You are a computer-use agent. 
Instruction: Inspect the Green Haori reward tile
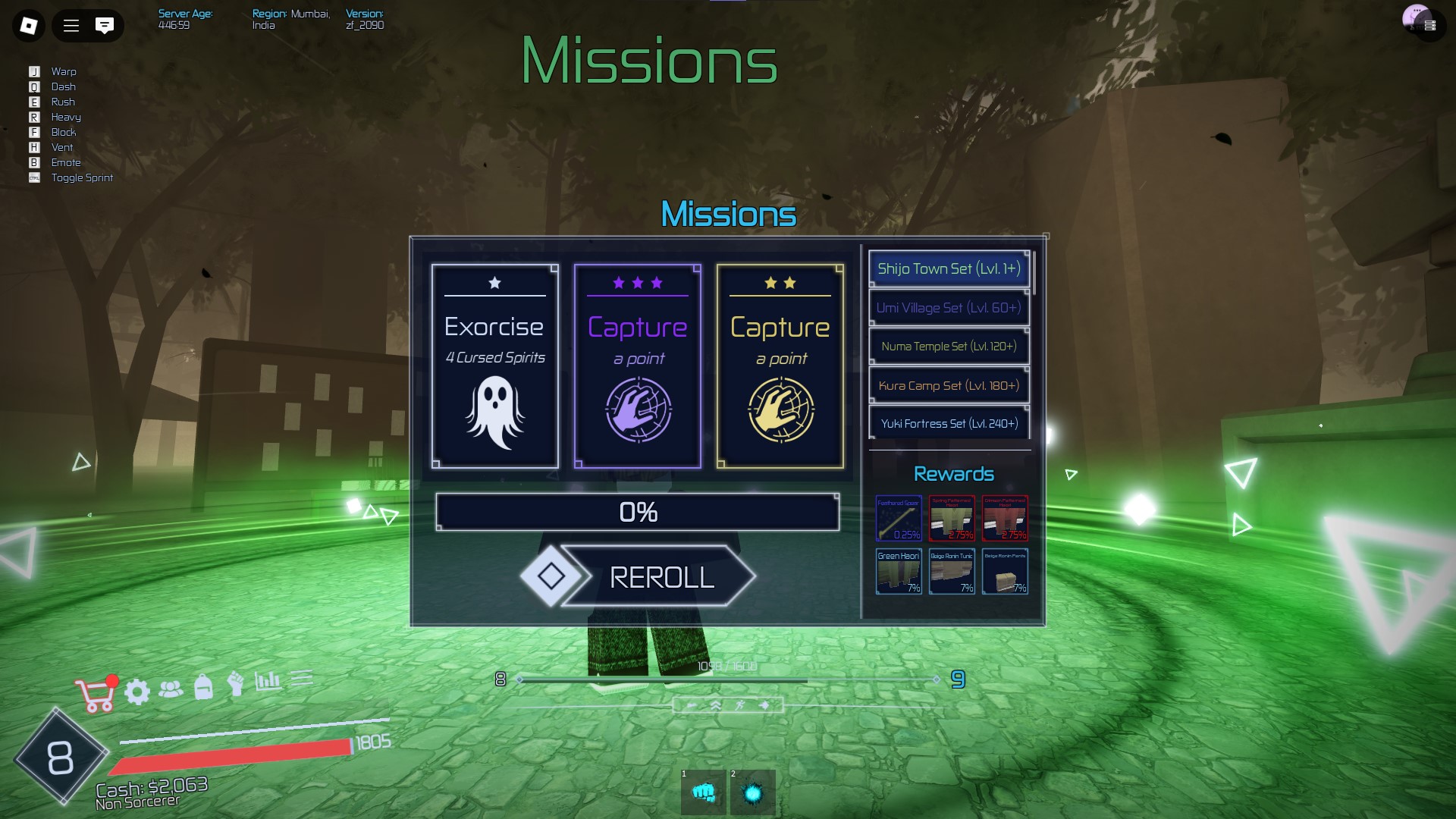point(899,571)
